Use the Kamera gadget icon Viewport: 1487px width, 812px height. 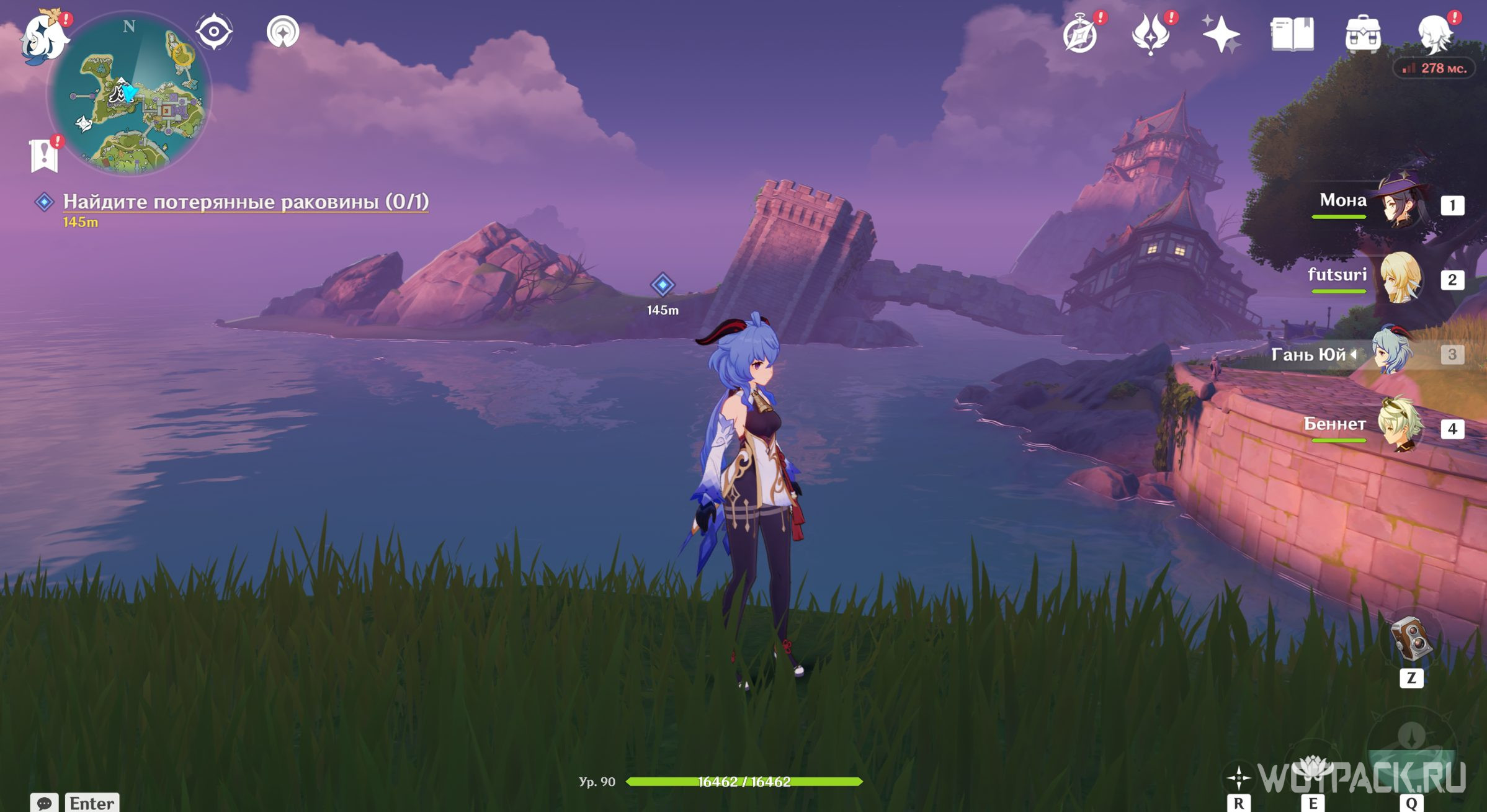pos(1411,639)
